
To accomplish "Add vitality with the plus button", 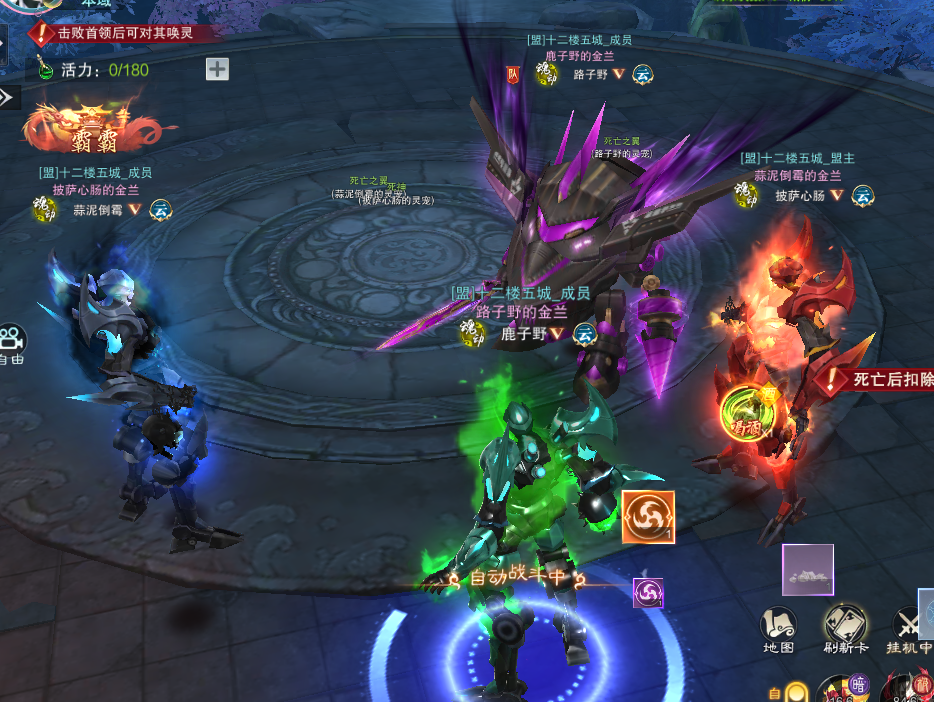I will 217,69.
